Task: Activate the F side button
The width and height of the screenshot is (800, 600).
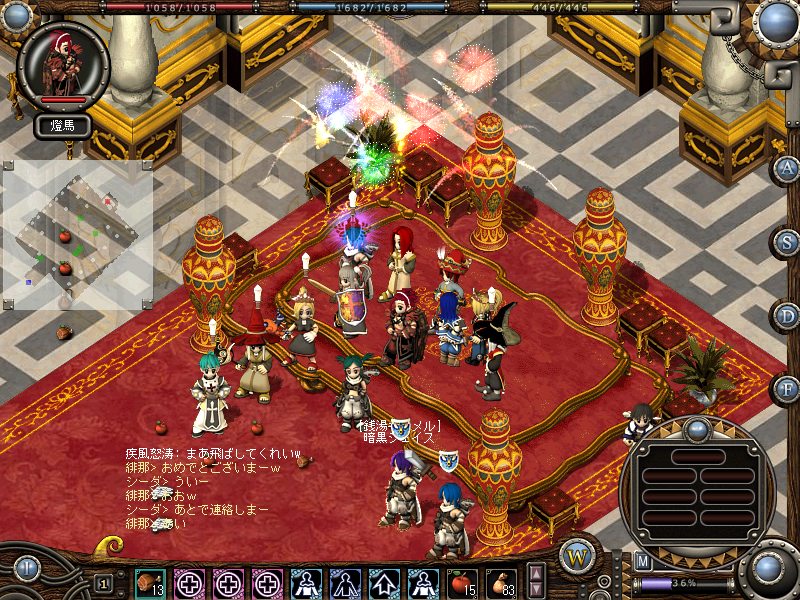Action: click(x=788, y=388)
